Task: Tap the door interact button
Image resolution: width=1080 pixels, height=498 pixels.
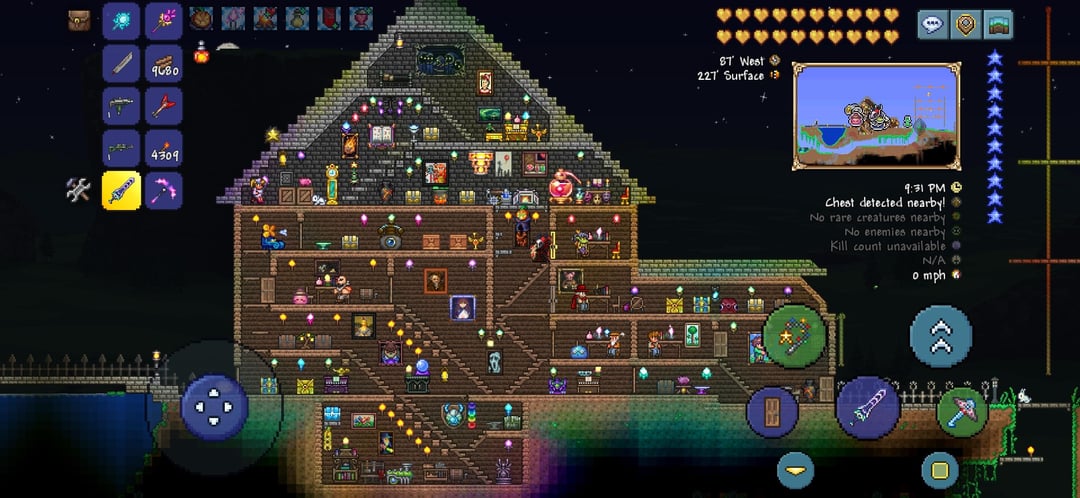Action: [773, 410]
